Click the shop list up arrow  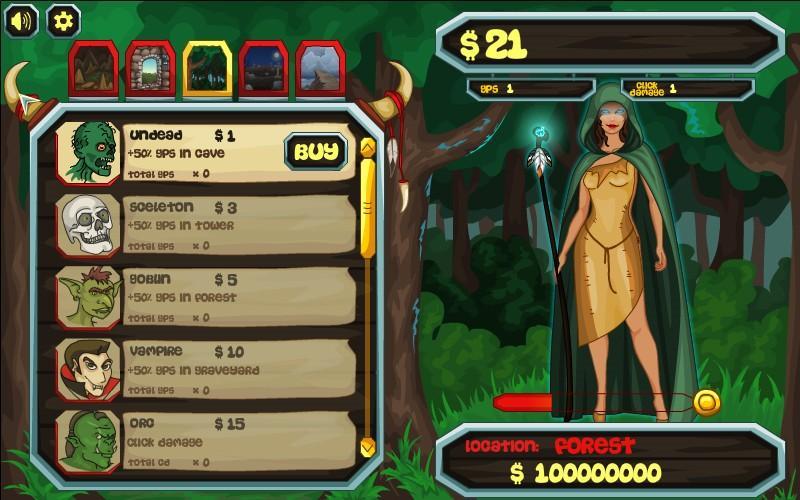367,148
